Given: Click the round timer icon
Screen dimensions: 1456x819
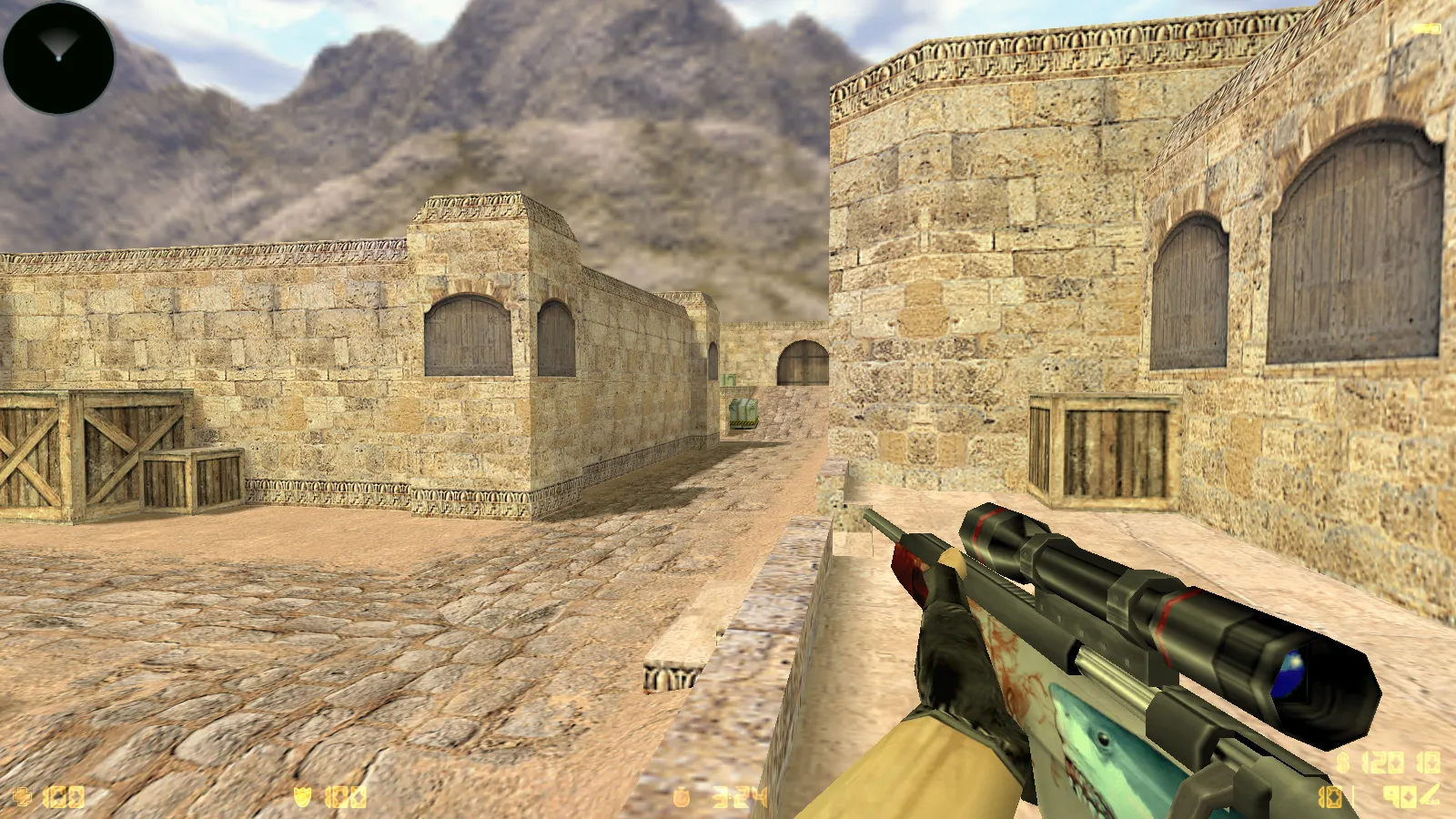Looking at the screenshot, I should (681, 795).
